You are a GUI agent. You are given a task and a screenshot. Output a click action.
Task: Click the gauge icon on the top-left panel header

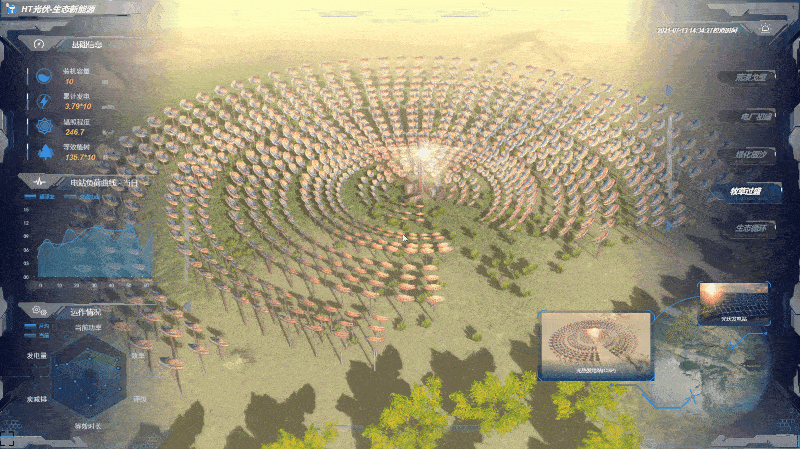[39, 45]
